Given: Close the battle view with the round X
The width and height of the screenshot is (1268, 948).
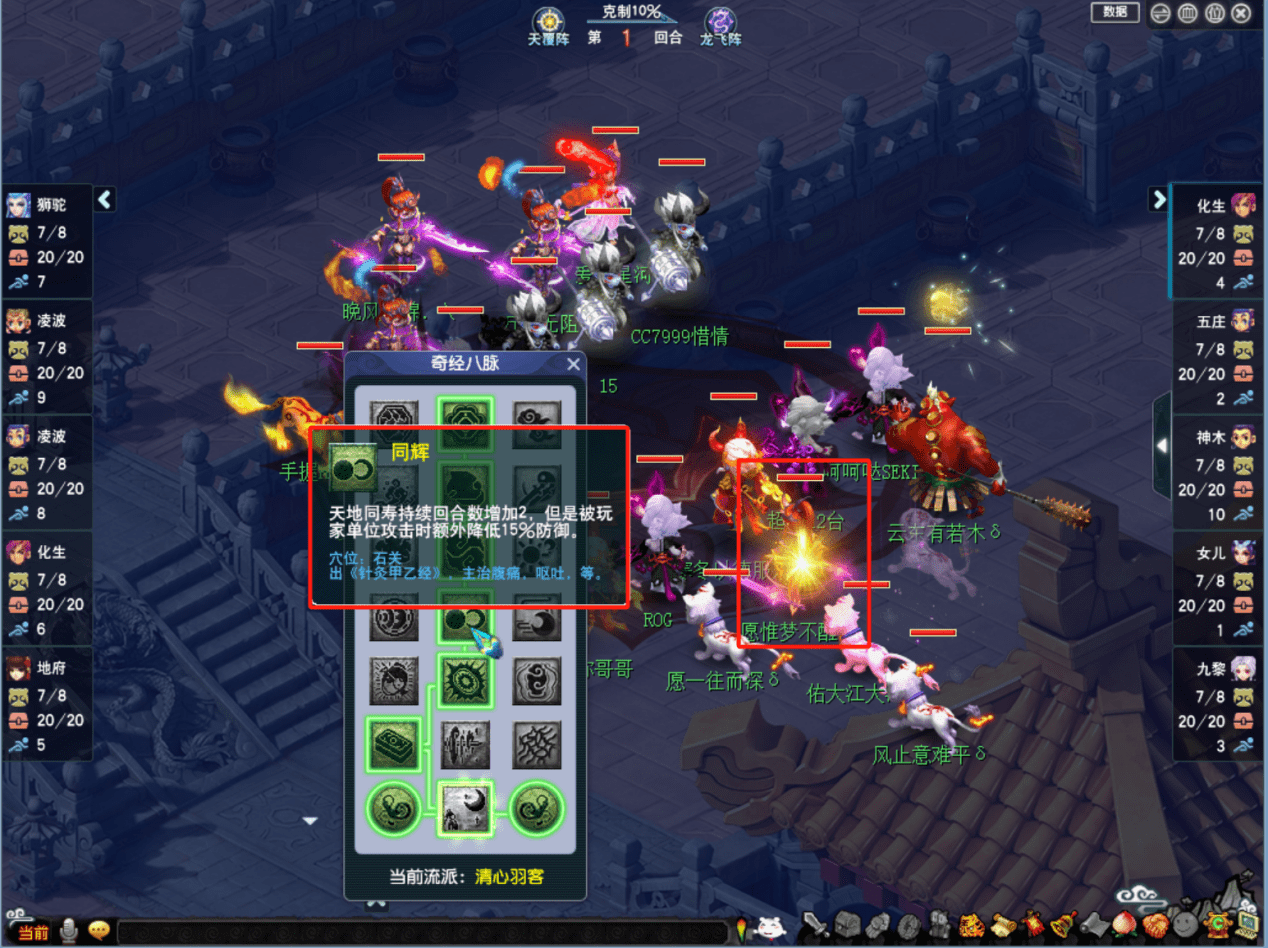Looking at the screenshot, I should (x=1241, y=14).
